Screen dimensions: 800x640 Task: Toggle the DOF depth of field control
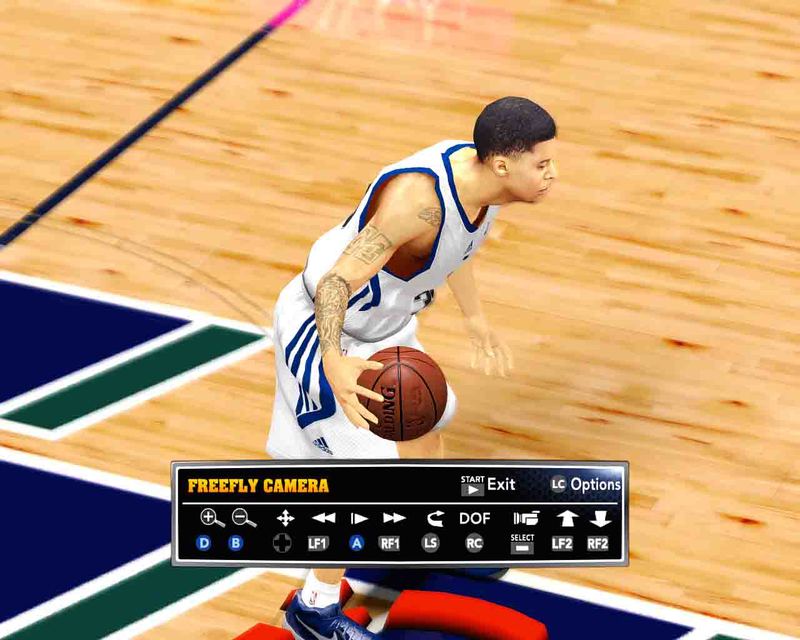[475, 518]
